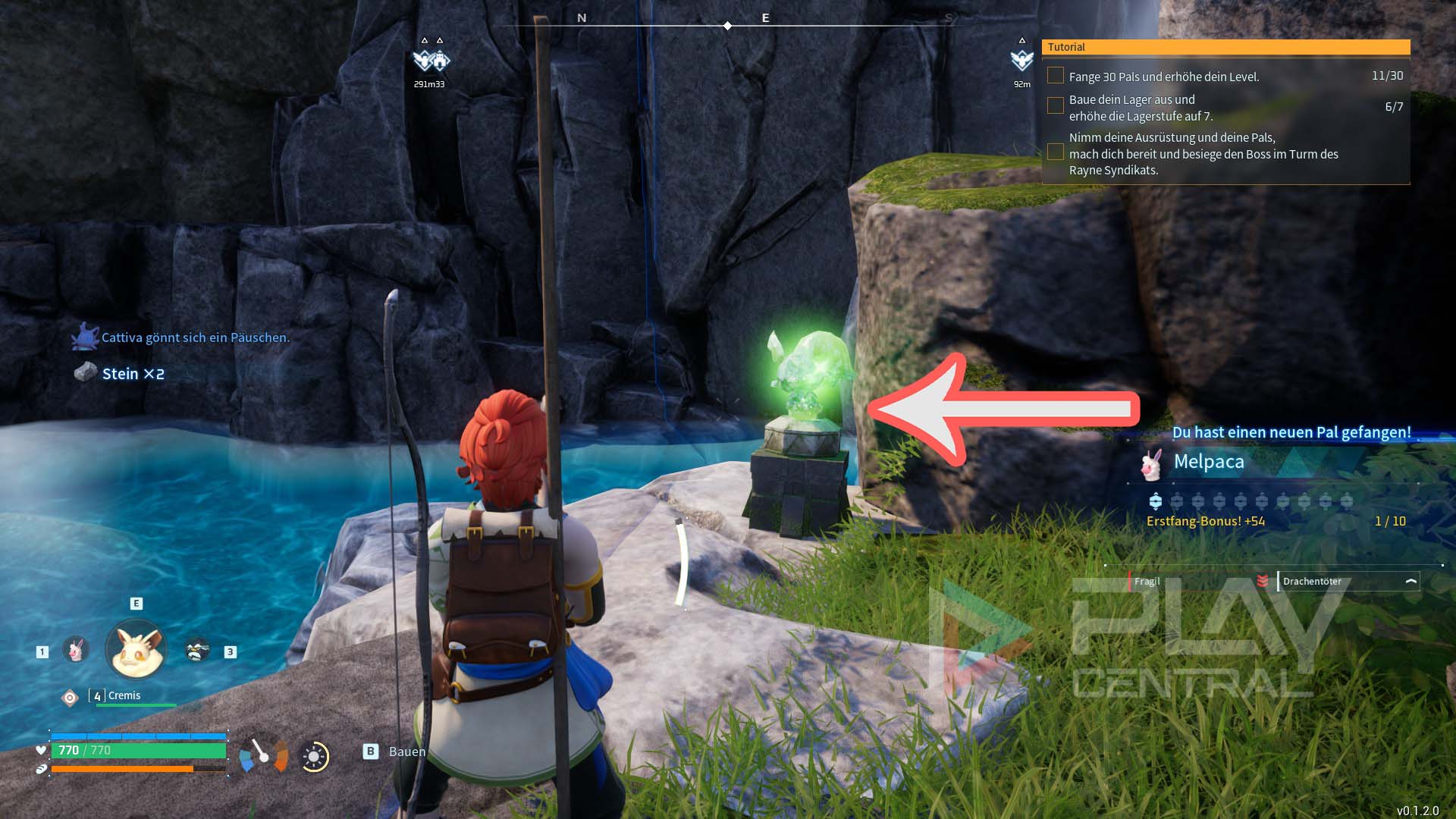Tick the 'Fange 30 Pals' tutorial checkbox
The width and height of the screenshot is (1456, 819).
click(x=1055, y=76)
